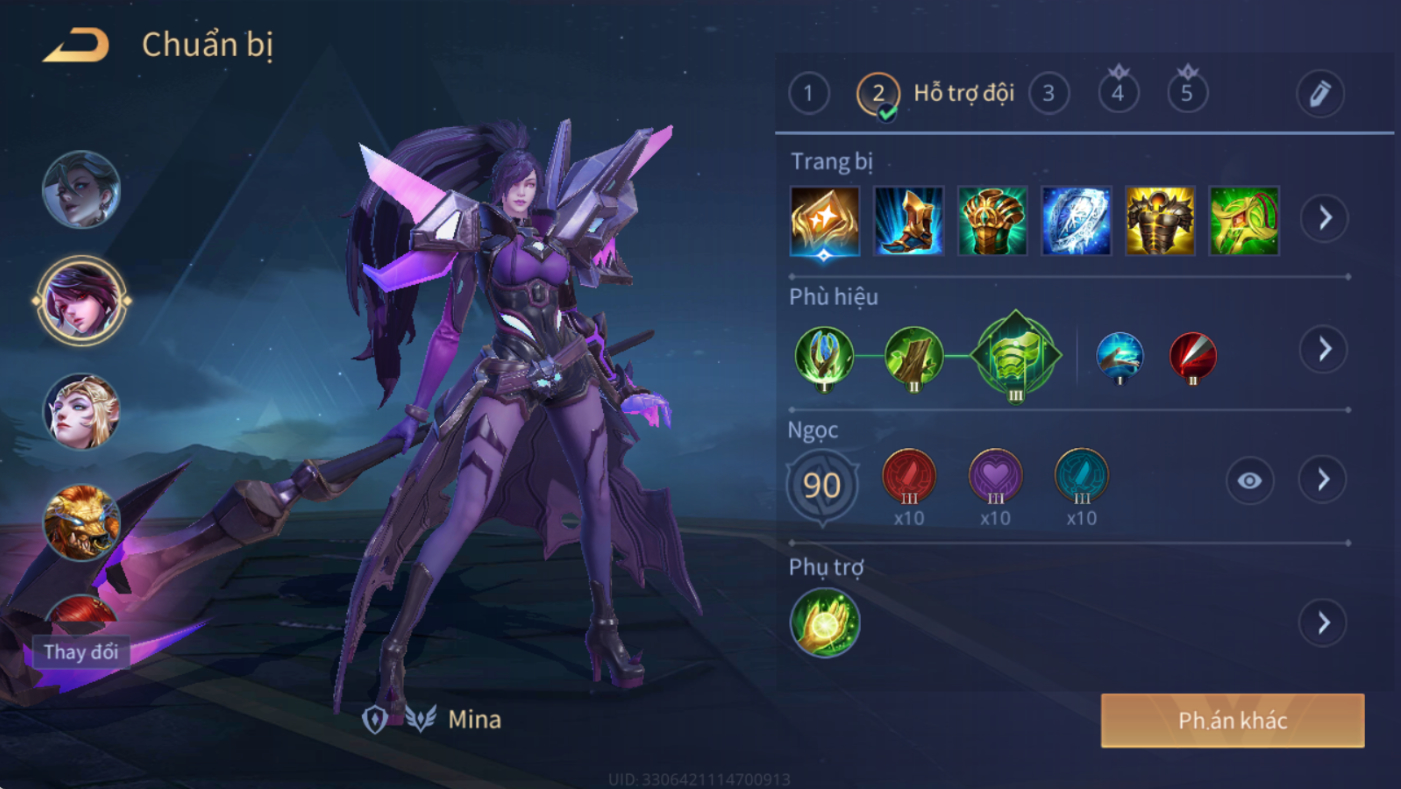Open the Ngọc section arrow

[1323, 480]
